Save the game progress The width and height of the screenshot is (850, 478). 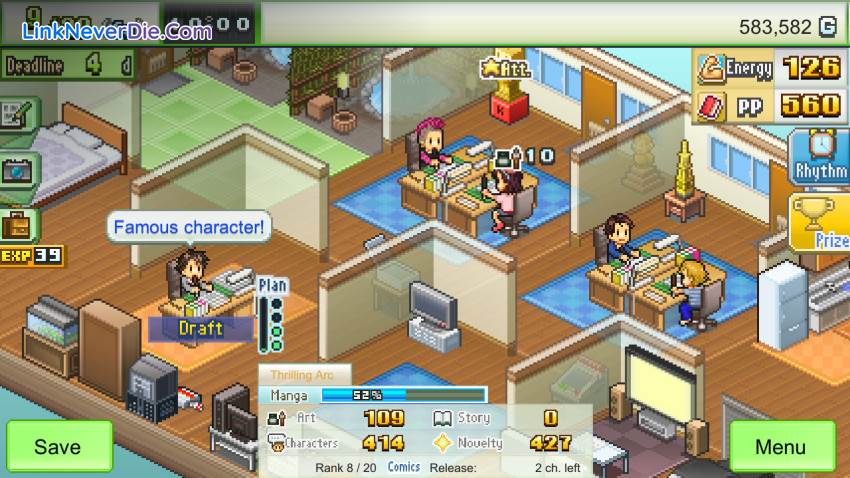pos(58,446)
